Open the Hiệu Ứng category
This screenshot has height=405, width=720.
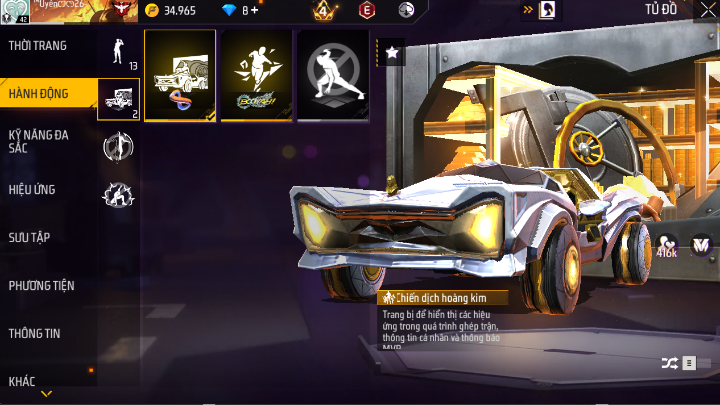click(x=32, y=189)
